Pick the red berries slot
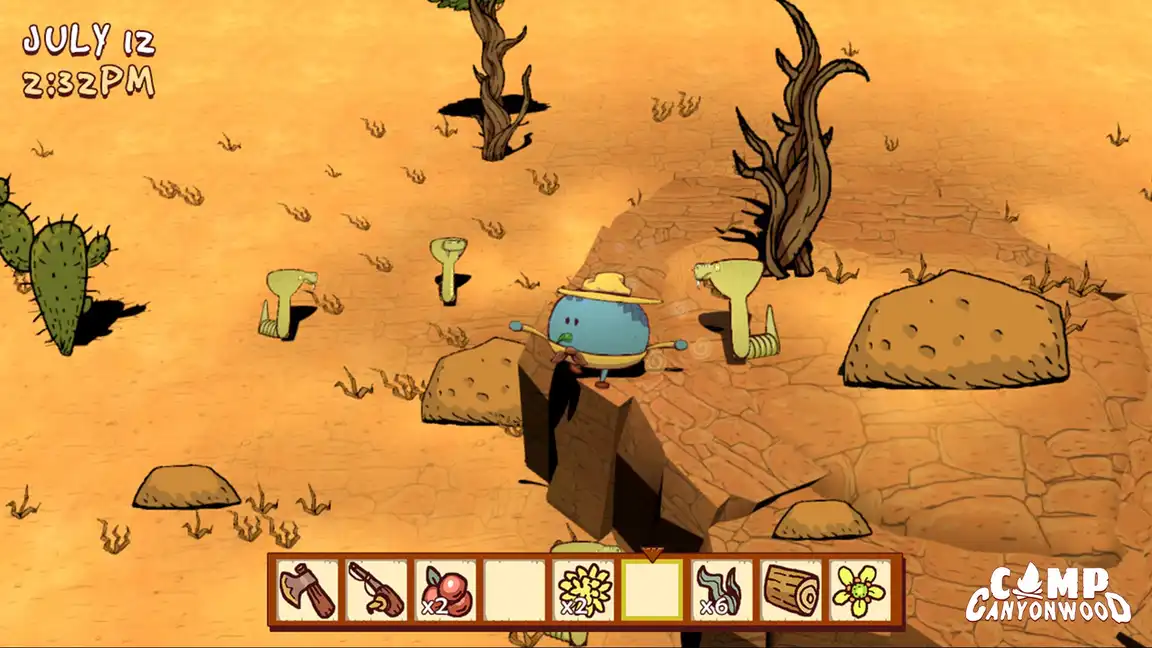This screenshot has width=1152, height=648. 445,590
